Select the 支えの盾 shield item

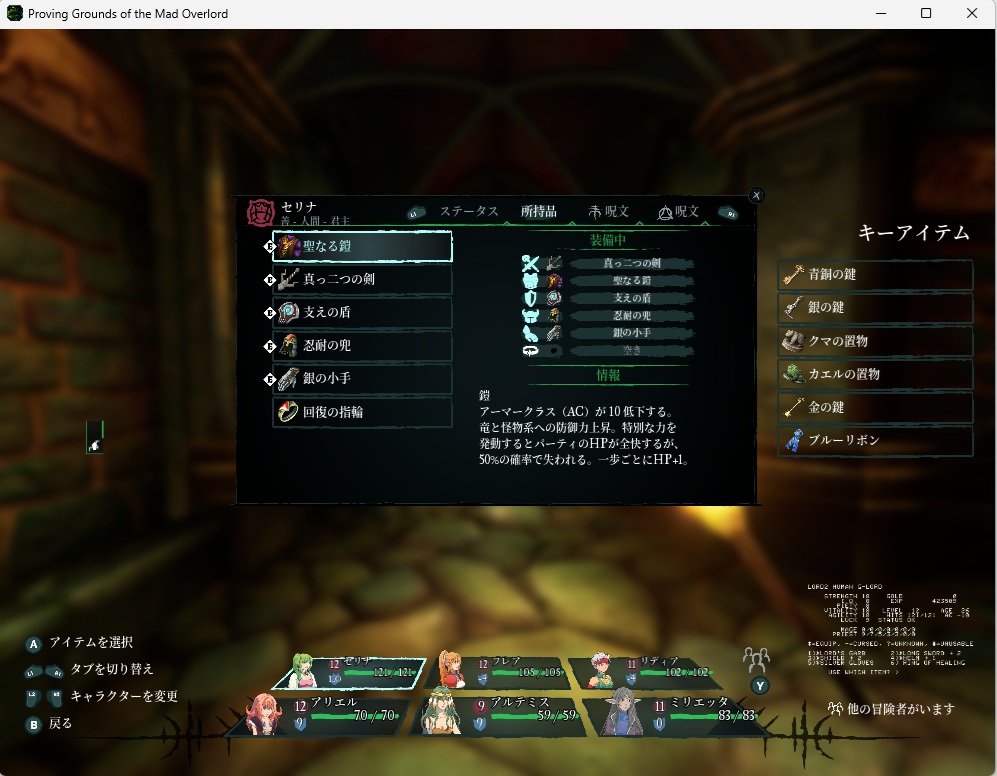click(362, 312)
